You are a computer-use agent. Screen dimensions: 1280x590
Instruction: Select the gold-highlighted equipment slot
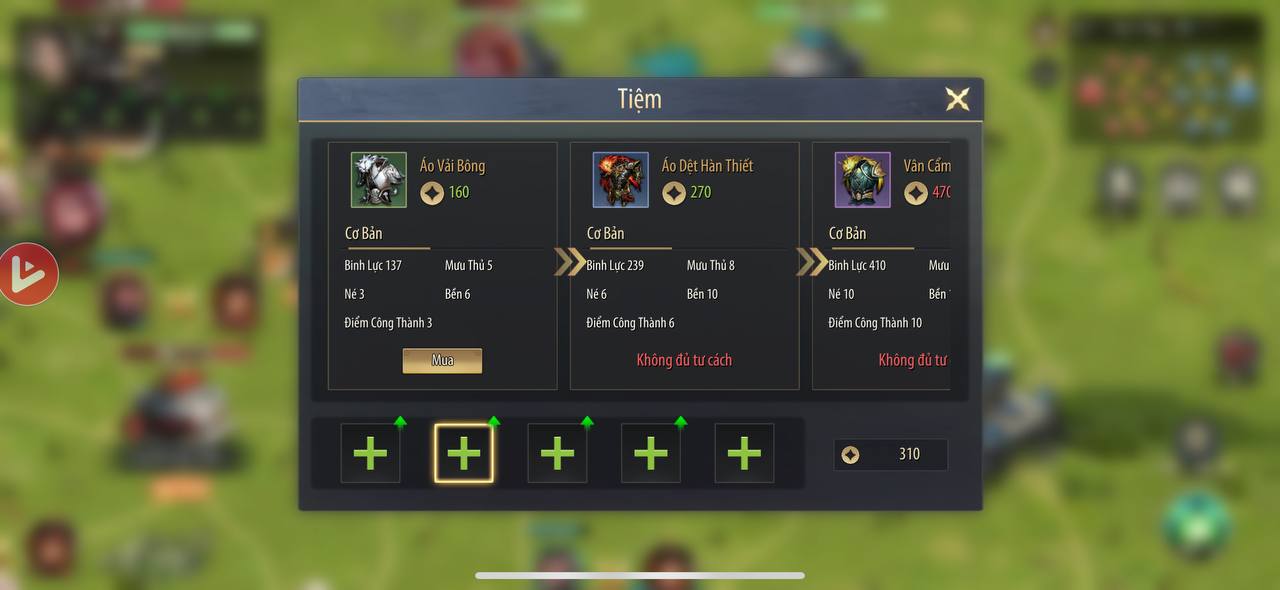tap(464, 453)
